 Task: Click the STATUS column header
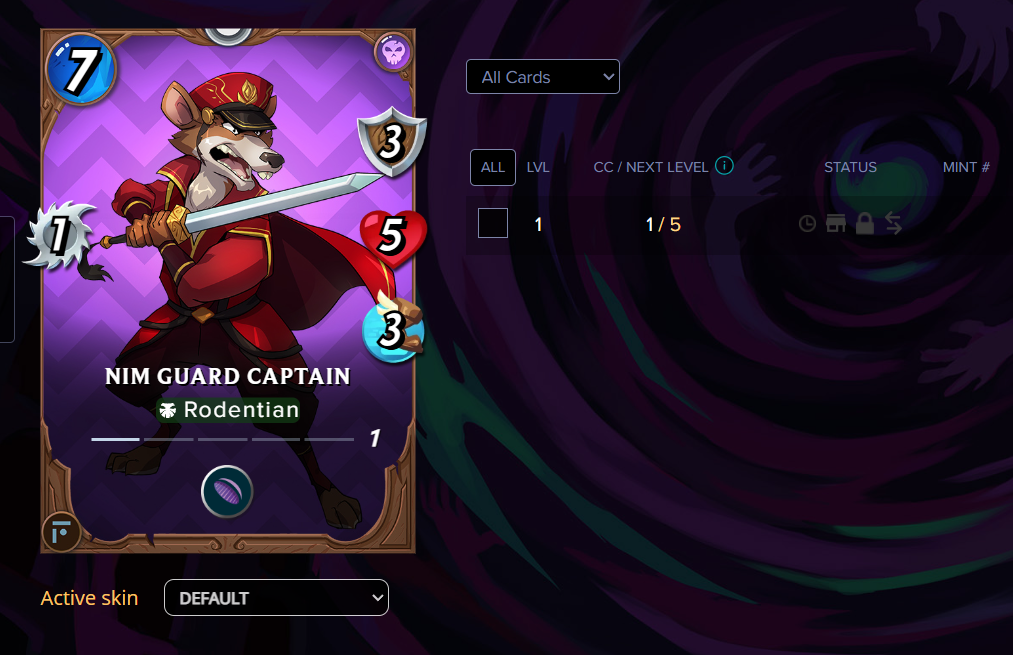point(850,167)
